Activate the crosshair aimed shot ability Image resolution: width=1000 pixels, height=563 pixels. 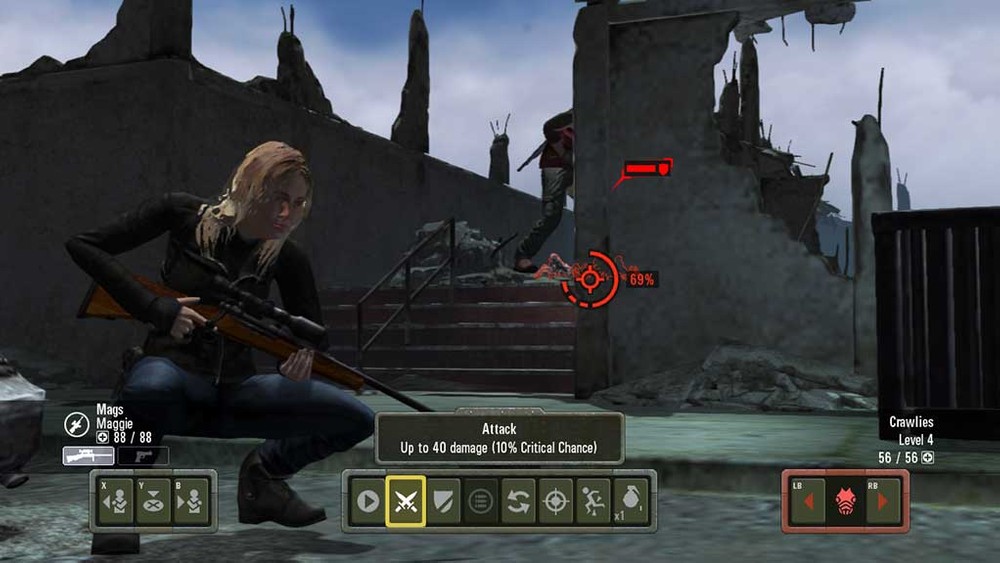coord(556,501)
